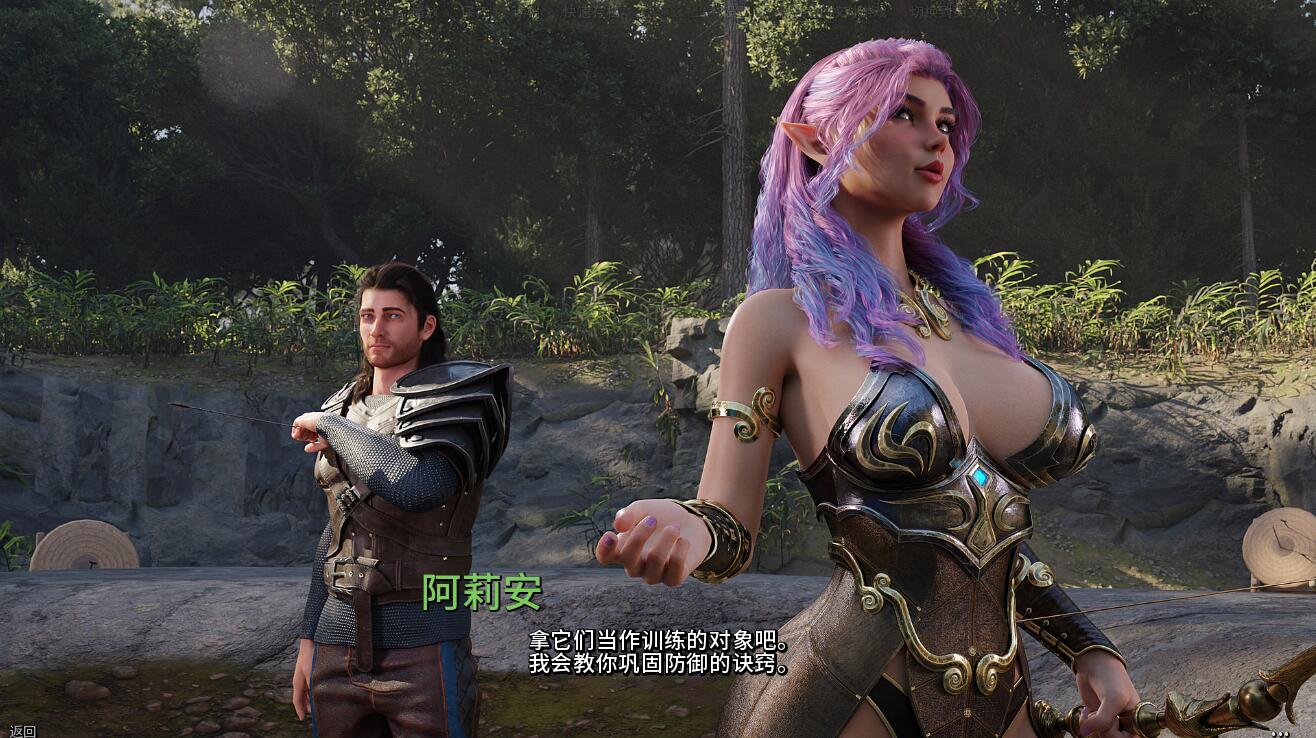Click Arian's golden bow
Image resolution: width=1316 pixels, height=738 pixels.
click(1150, 700)
